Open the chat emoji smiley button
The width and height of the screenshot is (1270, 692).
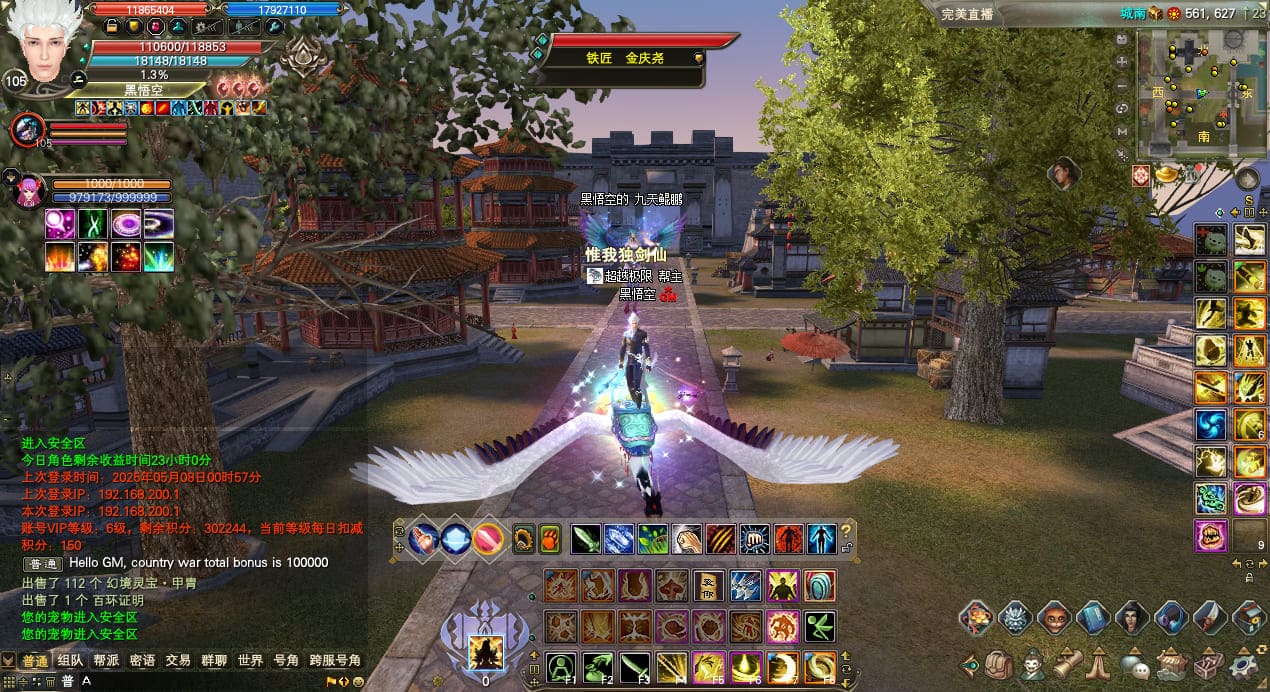tap(358, 681)
